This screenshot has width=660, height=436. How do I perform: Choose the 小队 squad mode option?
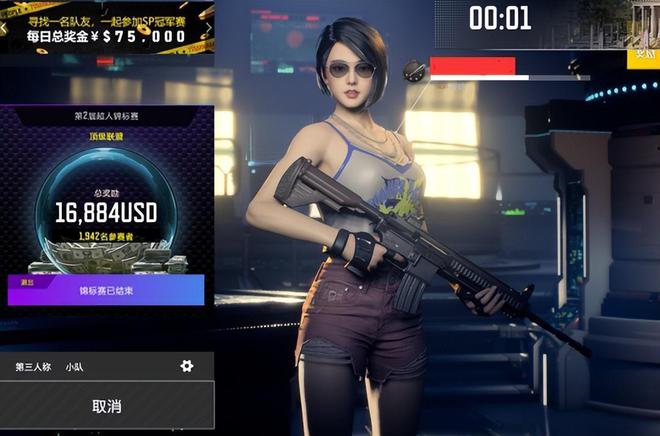pos(75,367)
